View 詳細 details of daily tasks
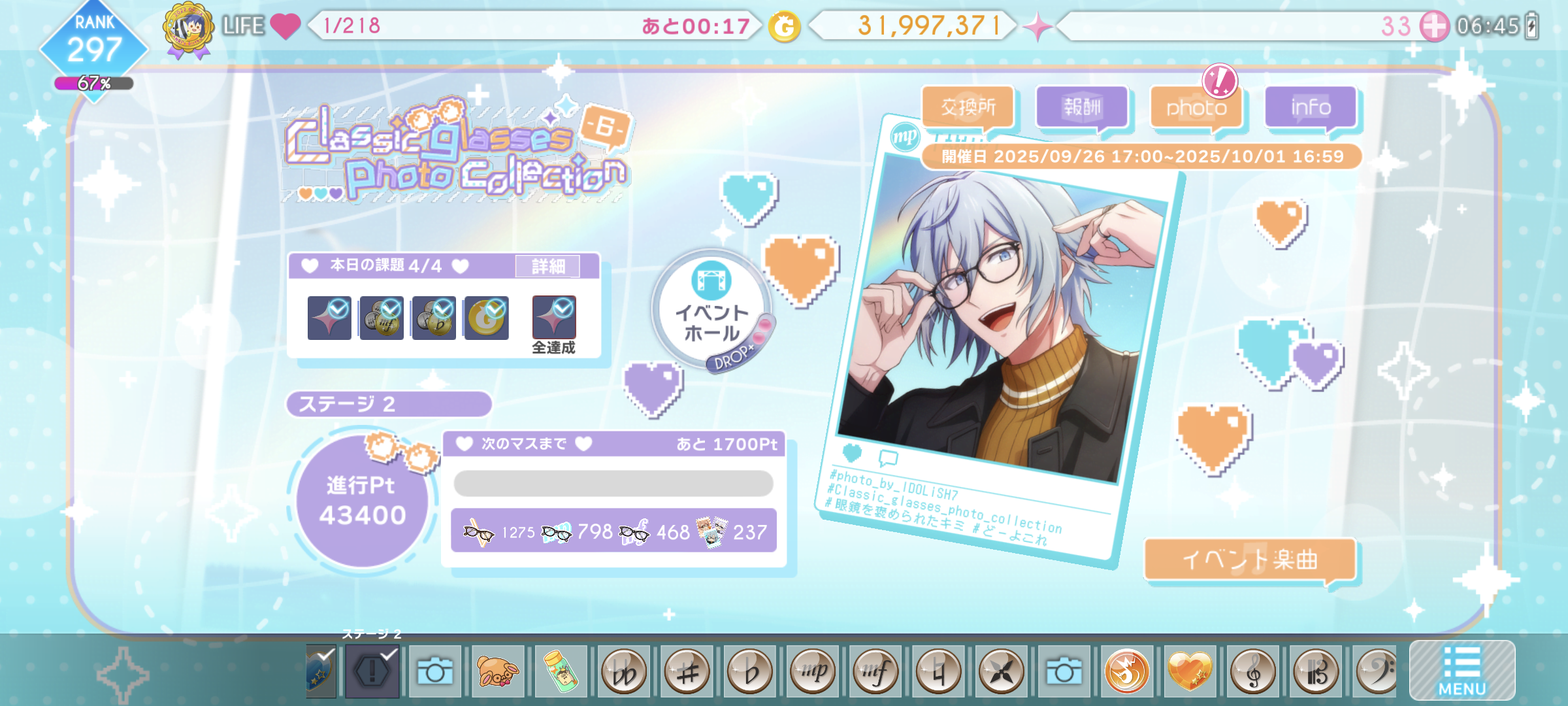This screenshot has width=1568, height=706. [547, 266]
